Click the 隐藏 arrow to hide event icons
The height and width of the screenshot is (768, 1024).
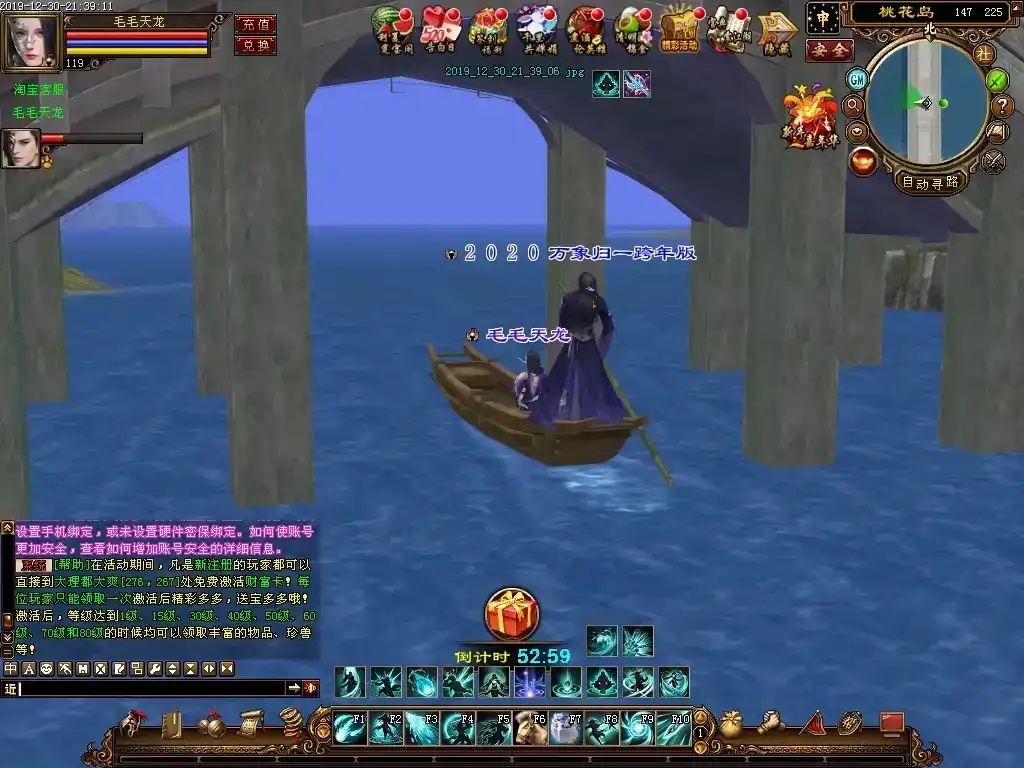coord(776,30)
